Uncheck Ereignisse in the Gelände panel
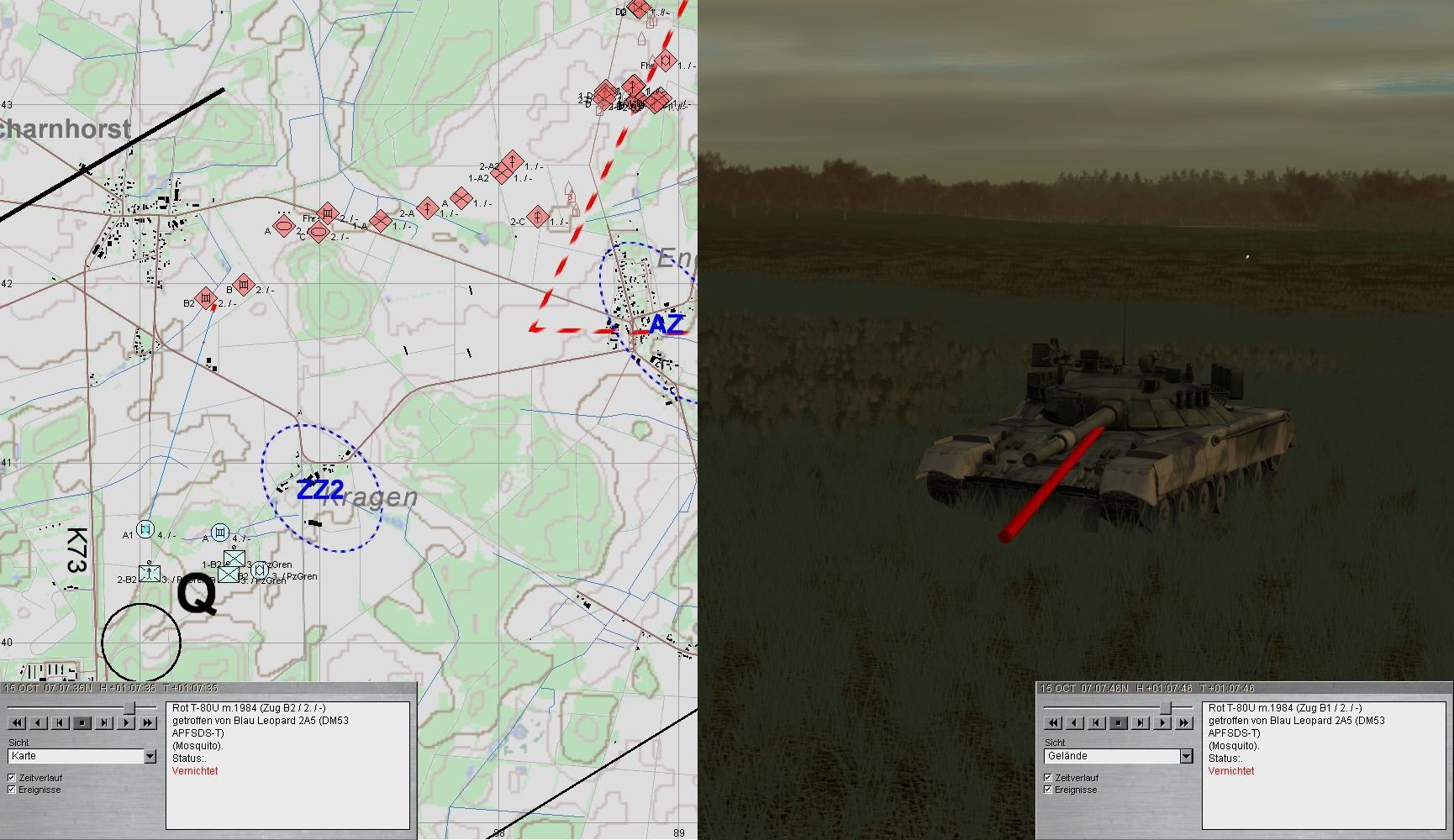Screen dimensions: 1454x840 point(1048,790)
